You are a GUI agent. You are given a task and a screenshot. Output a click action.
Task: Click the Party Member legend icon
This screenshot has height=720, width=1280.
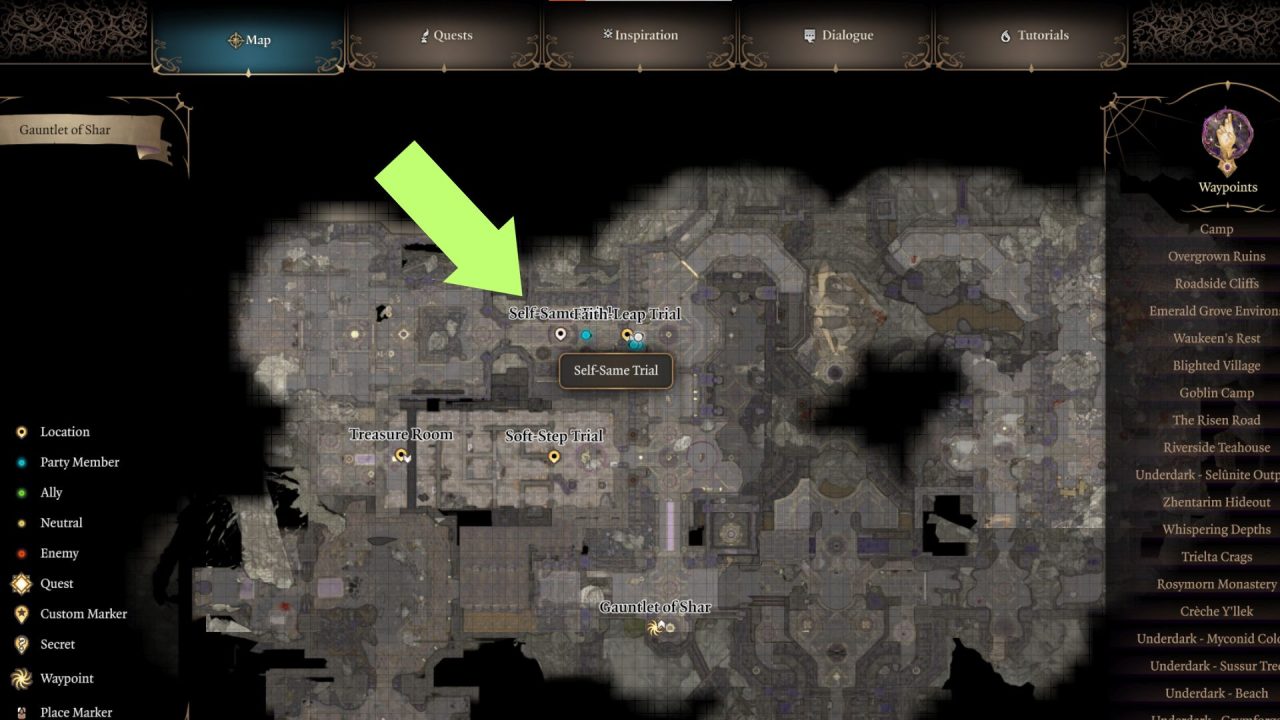pyautogui.click(x=21, y=461)
